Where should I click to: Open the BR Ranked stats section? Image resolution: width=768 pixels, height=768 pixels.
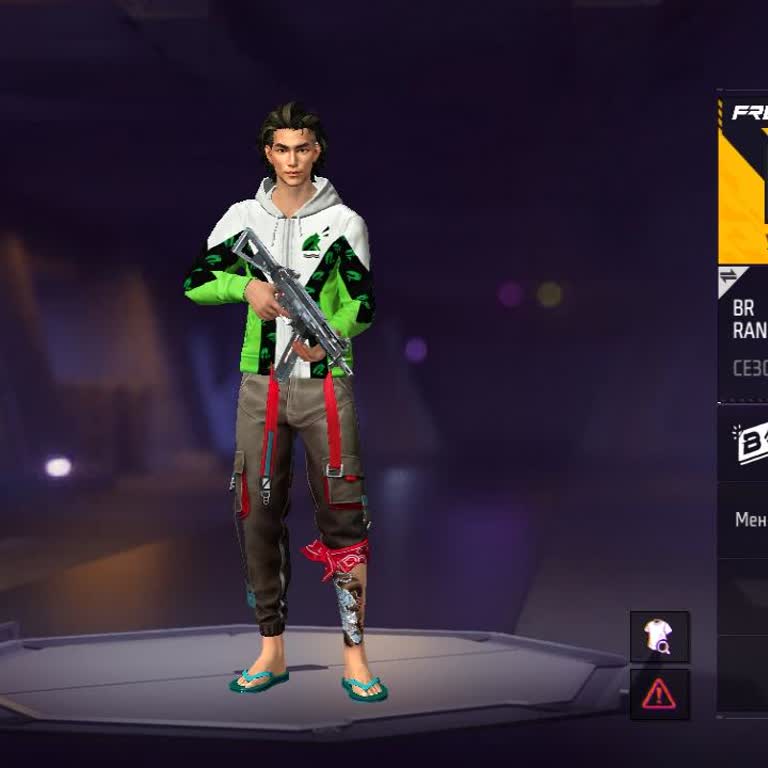coord(749,320)
